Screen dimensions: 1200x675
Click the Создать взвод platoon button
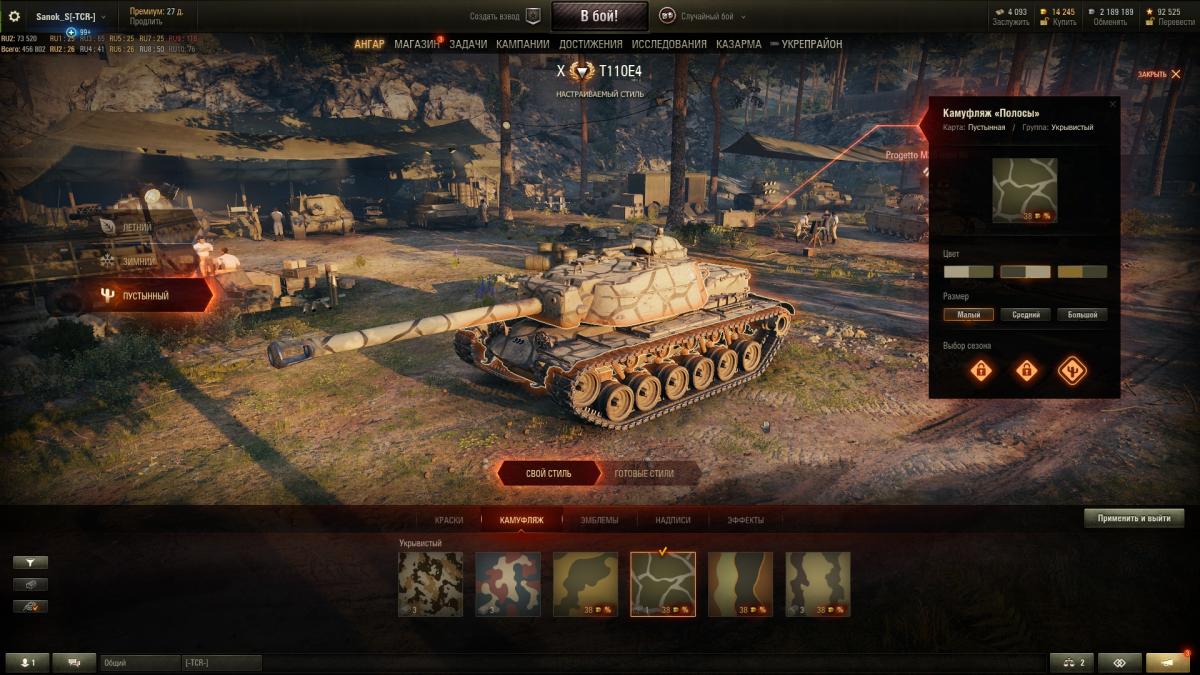click(506, 16)
